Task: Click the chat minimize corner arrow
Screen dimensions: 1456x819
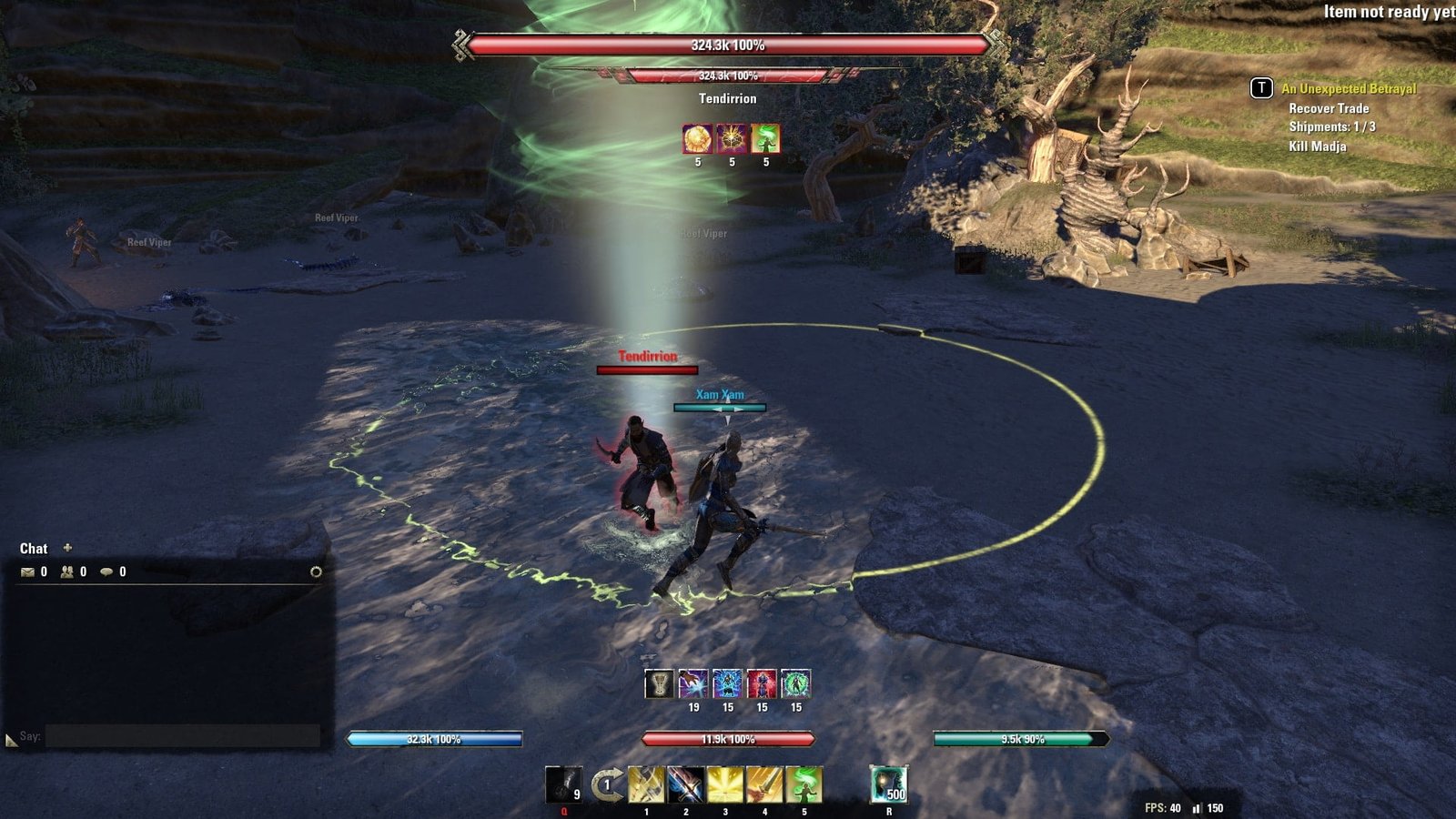Action: click(11, 741)
